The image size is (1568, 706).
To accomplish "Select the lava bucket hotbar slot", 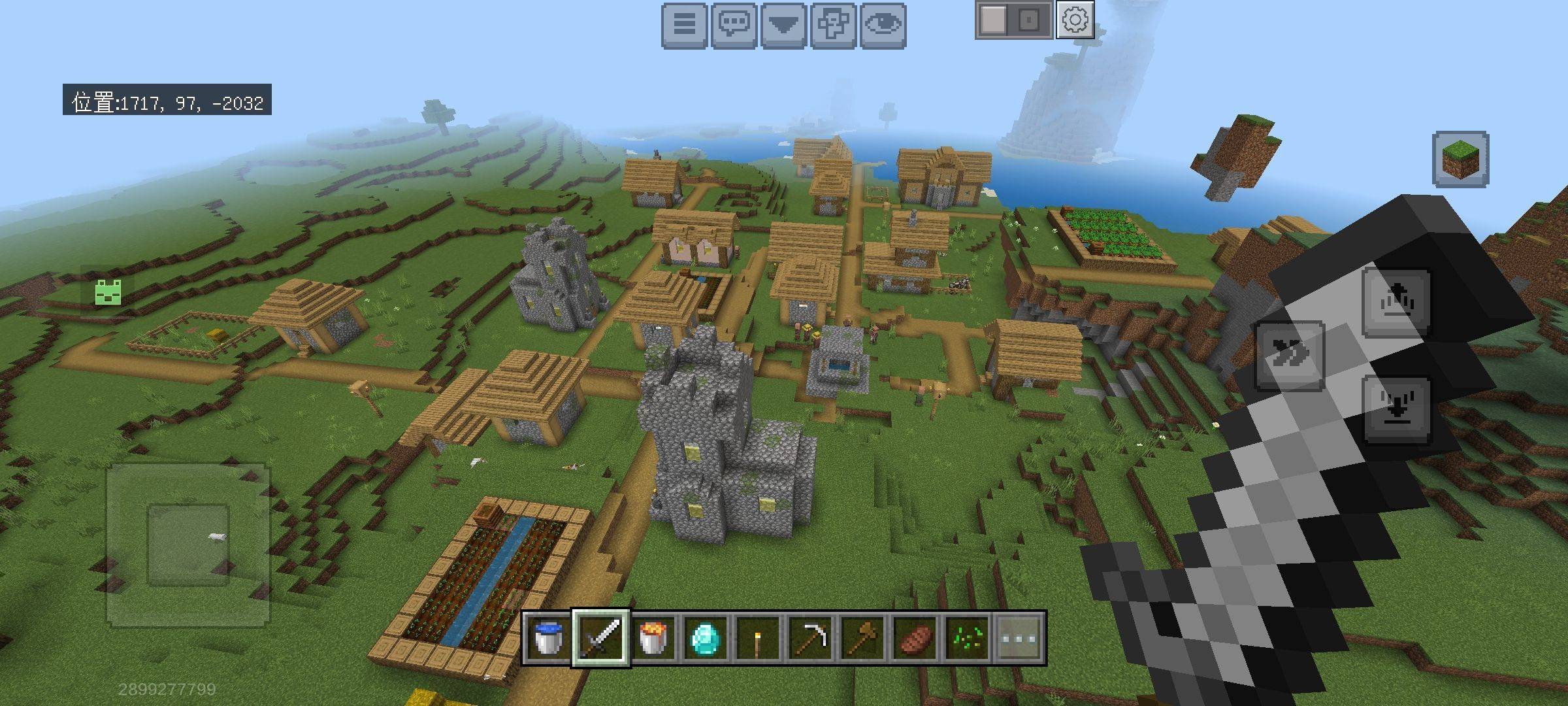I will (653, 637).
